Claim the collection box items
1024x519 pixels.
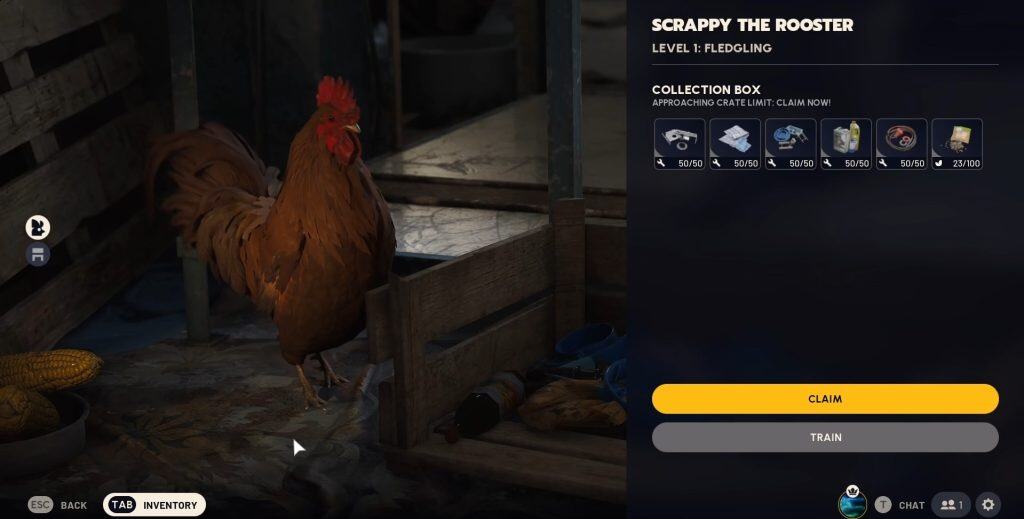pos(825,399)
